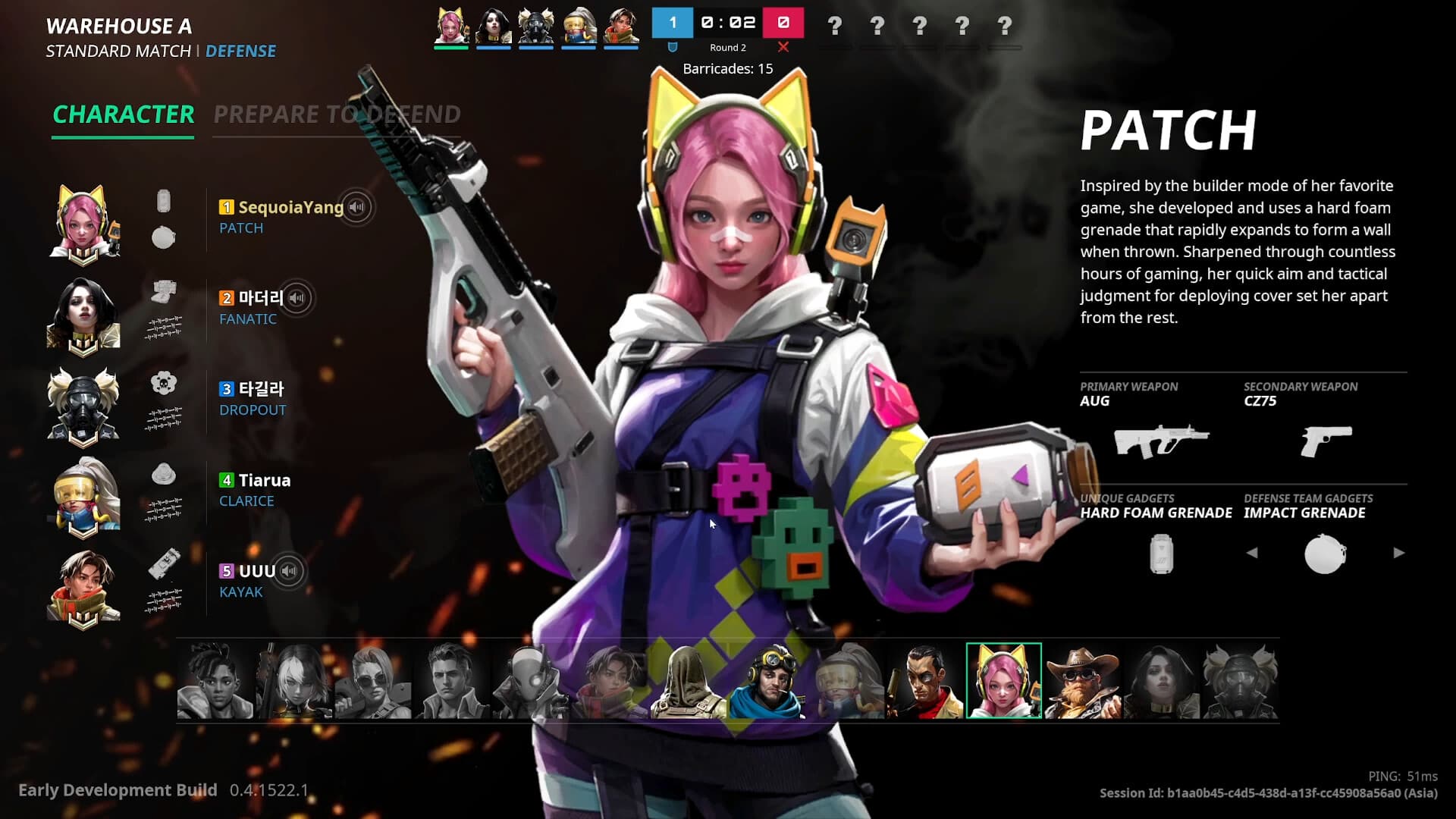Click the red X icon under enemy score
The image size is (1456, 819).
[783, 47]
